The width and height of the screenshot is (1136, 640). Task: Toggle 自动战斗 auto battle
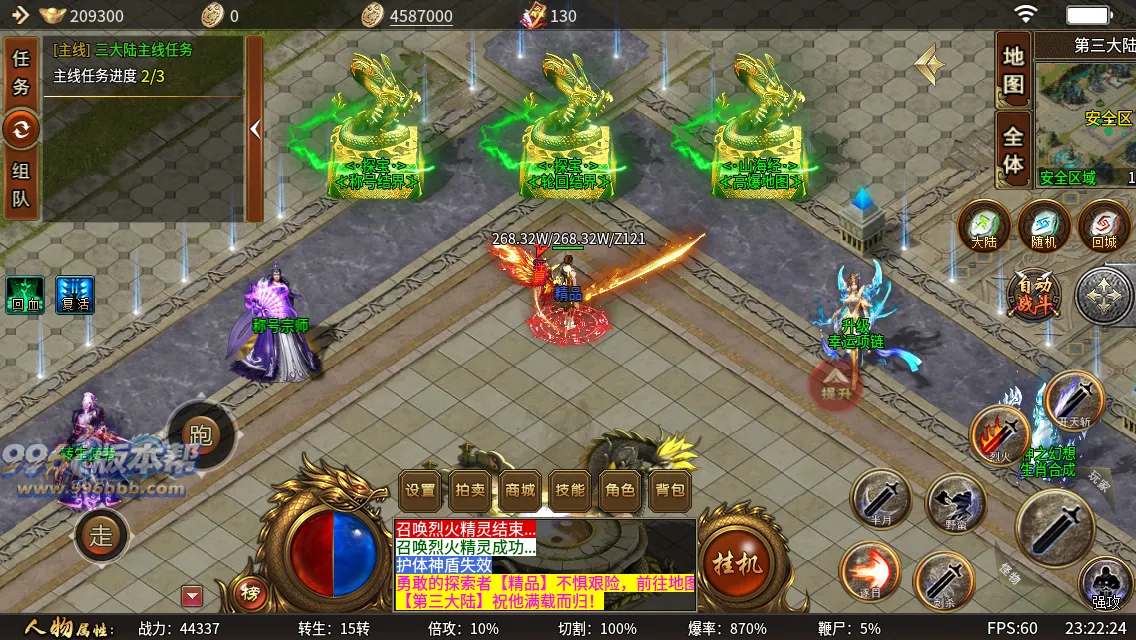(1034, 293)
